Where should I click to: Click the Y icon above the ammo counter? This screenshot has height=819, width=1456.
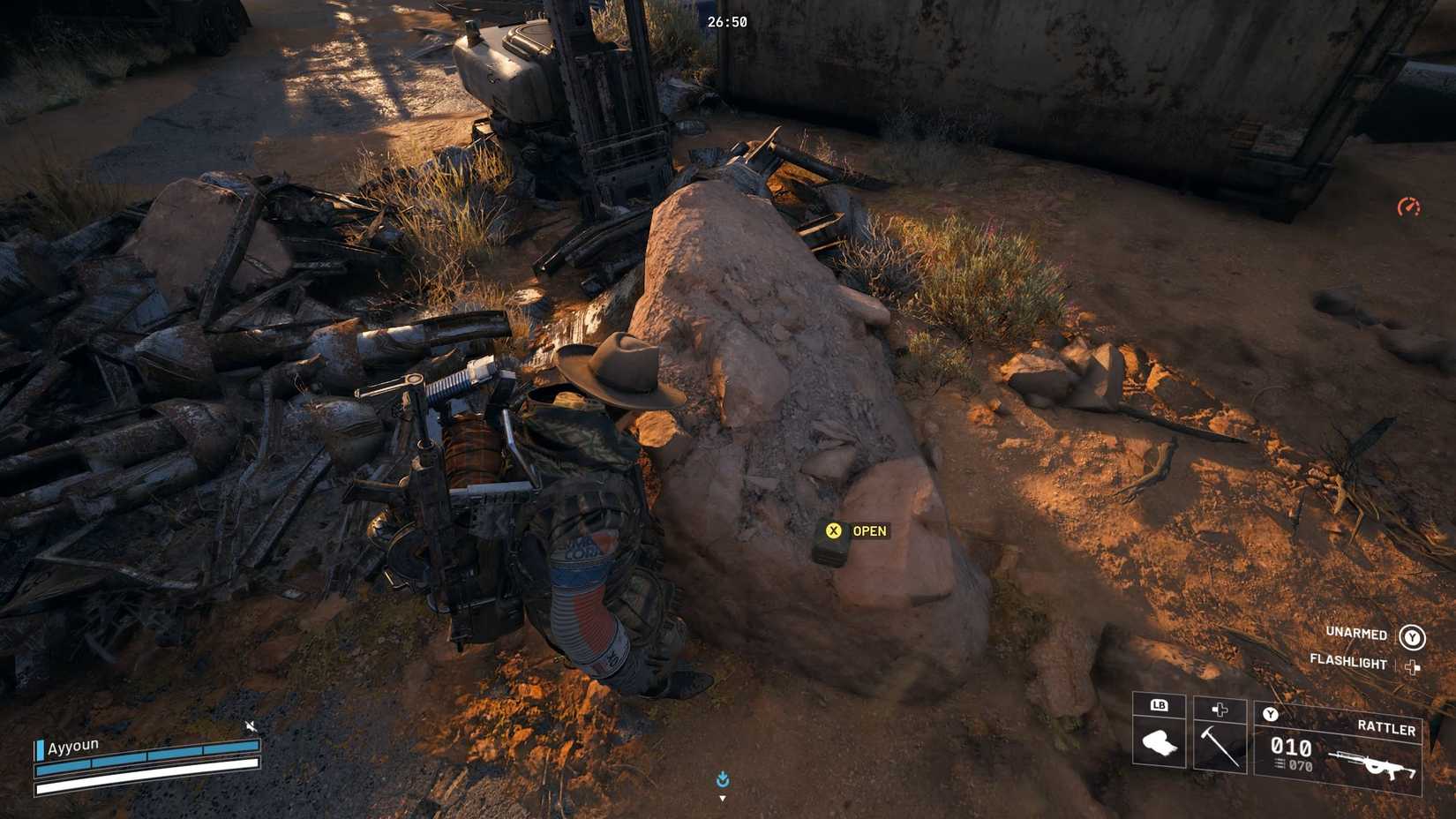pyautogui.click(x=1270, y=714)
